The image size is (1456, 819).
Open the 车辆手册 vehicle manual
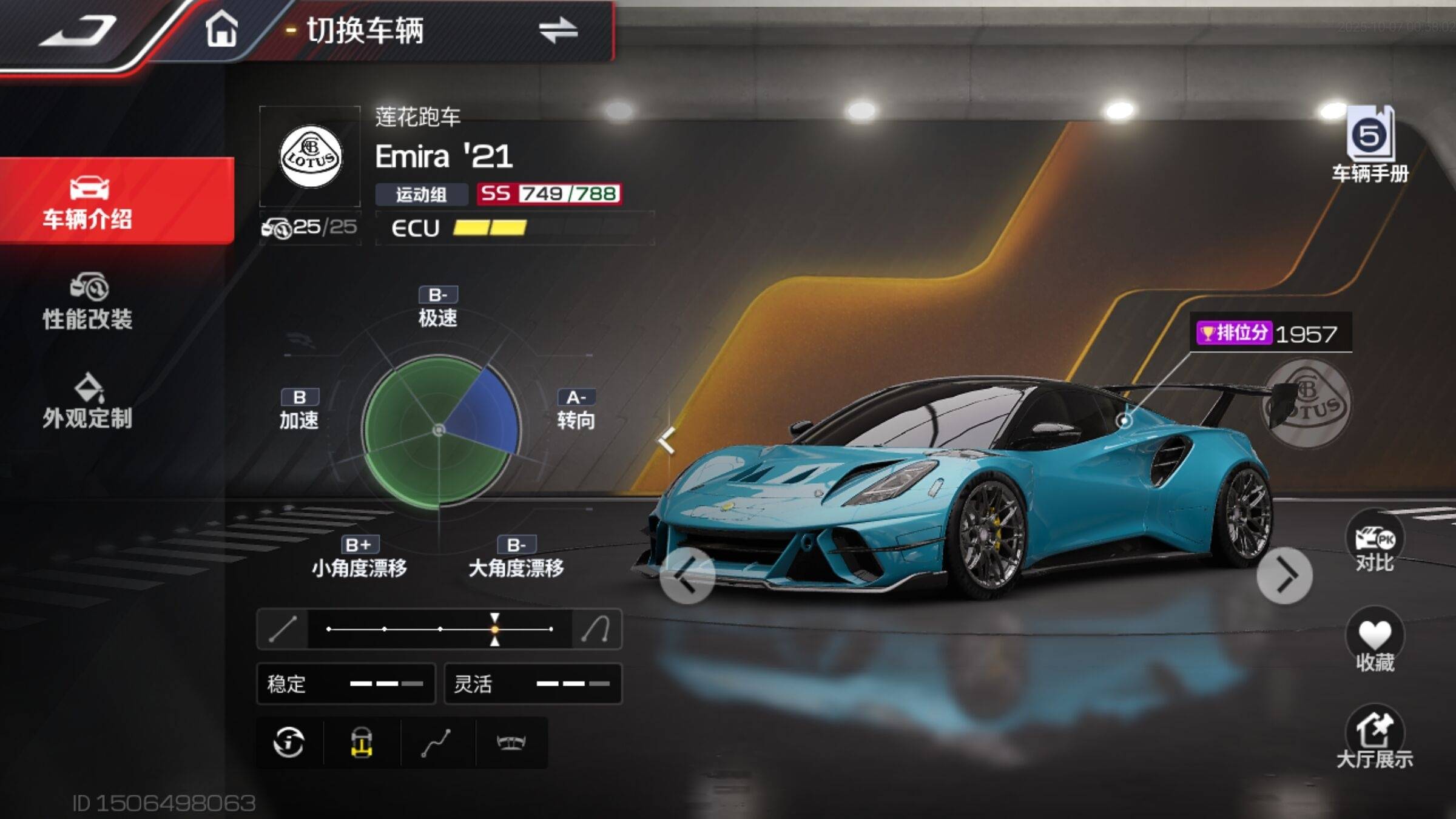point(1370,144)
